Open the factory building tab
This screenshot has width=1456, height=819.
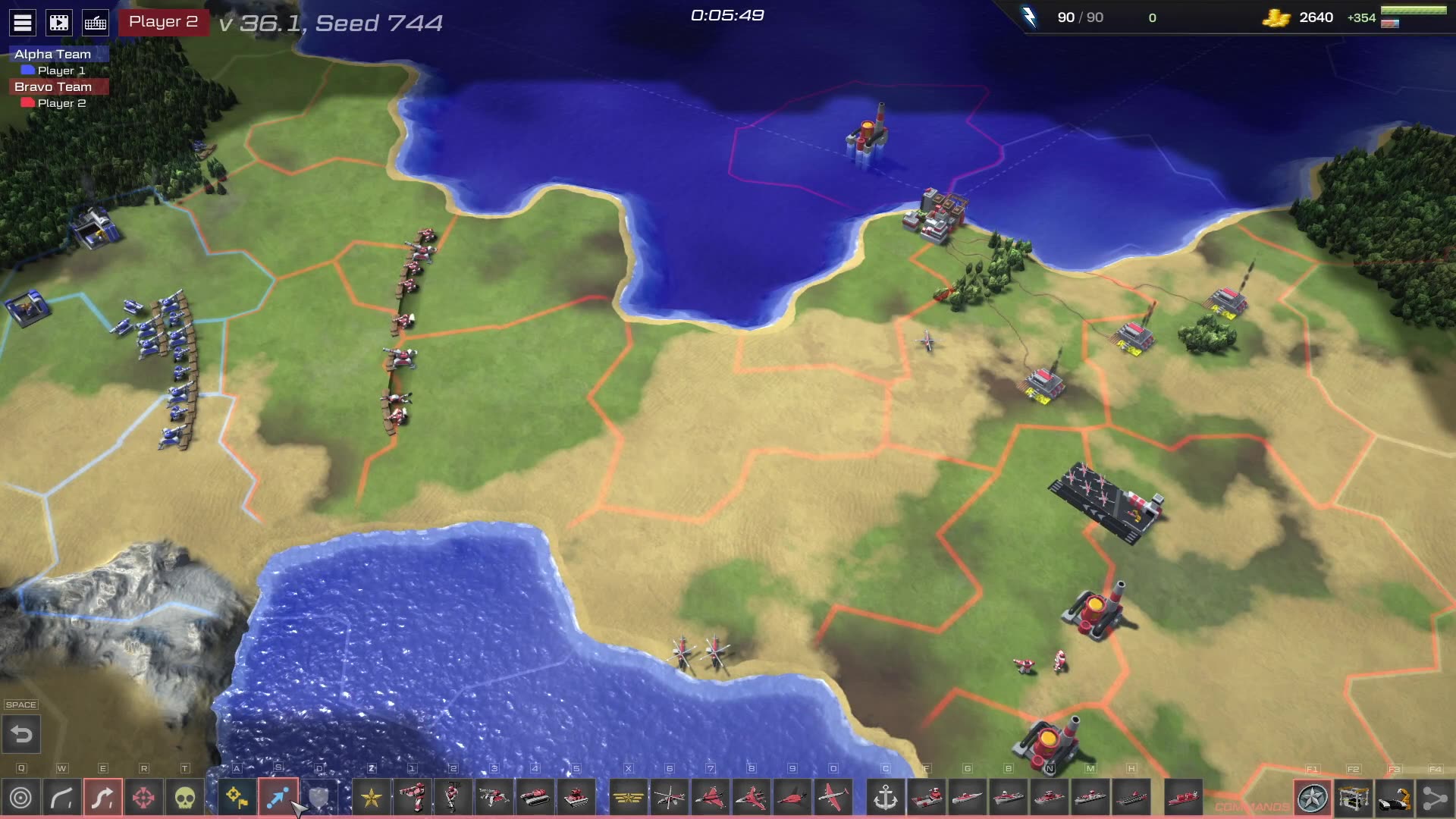[1354, 798]
